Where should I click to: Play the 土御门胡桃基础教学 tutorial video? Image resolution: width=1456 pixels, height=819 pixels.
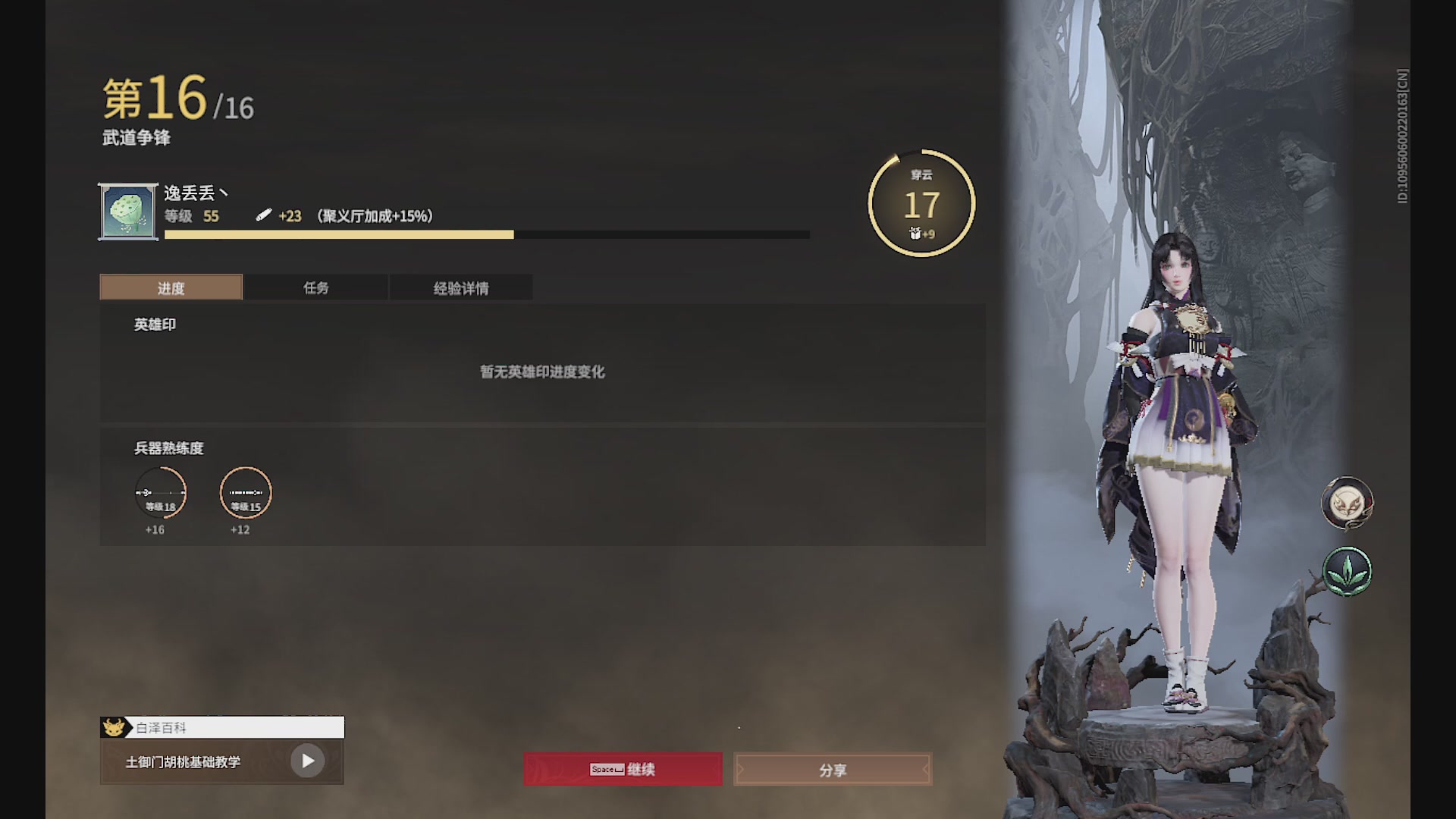(x=306, y=760)
